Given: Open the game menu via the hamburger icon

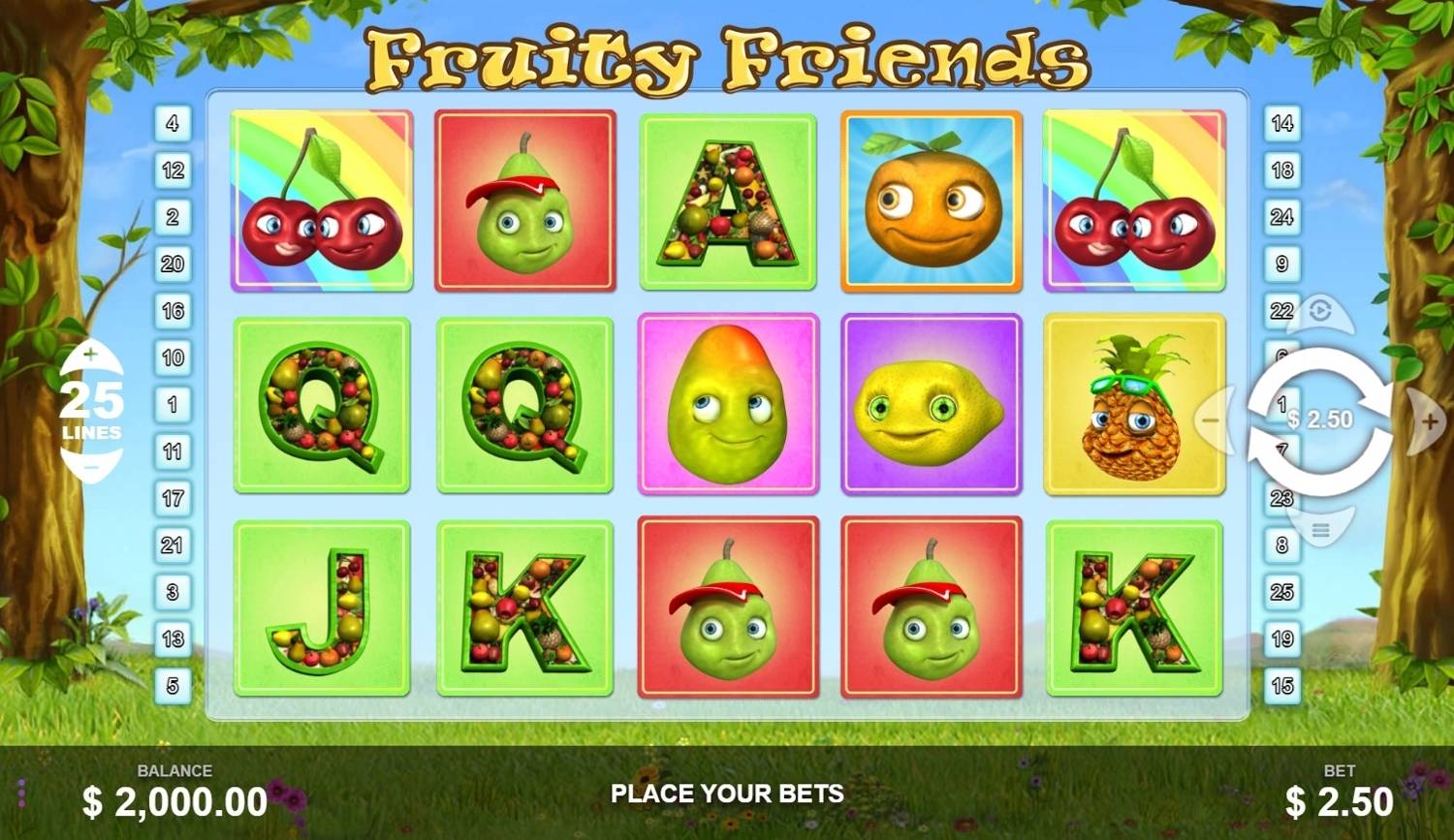Looking at the screenshot, I should tap(1321, 528).
